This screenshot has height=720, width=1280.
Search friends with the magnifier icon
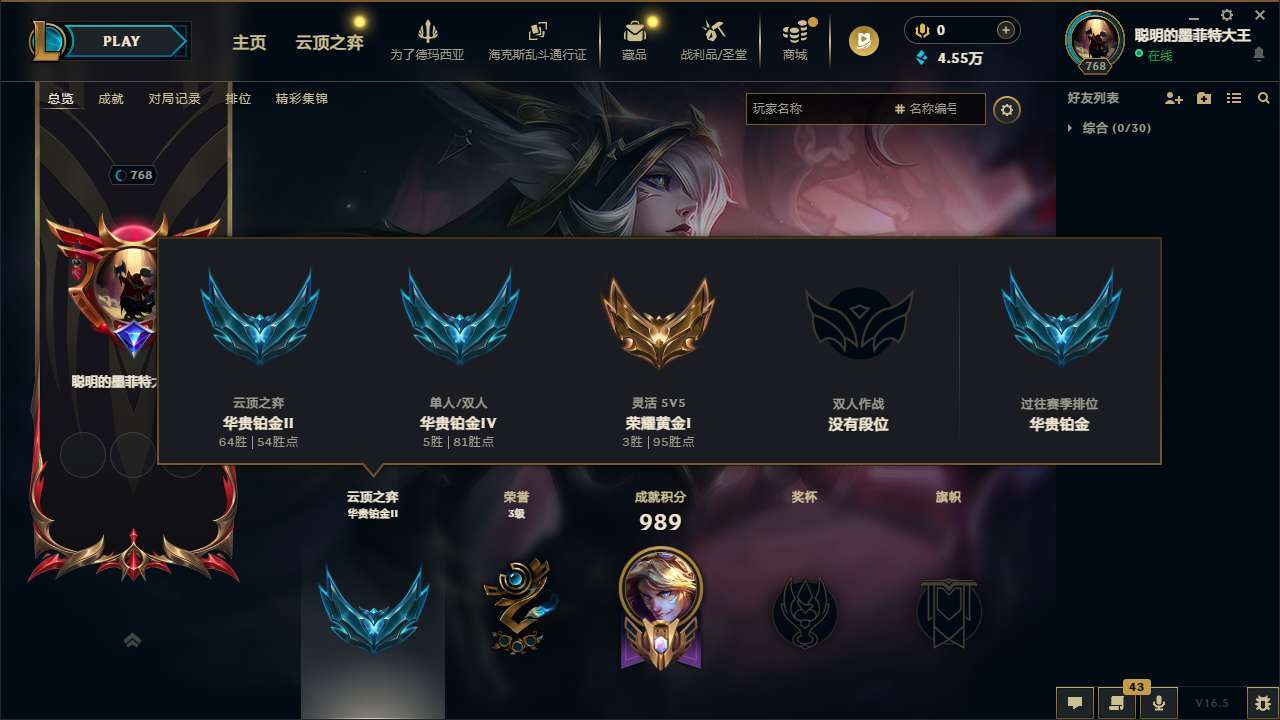pyautogui.click(x=1263, y=98)
